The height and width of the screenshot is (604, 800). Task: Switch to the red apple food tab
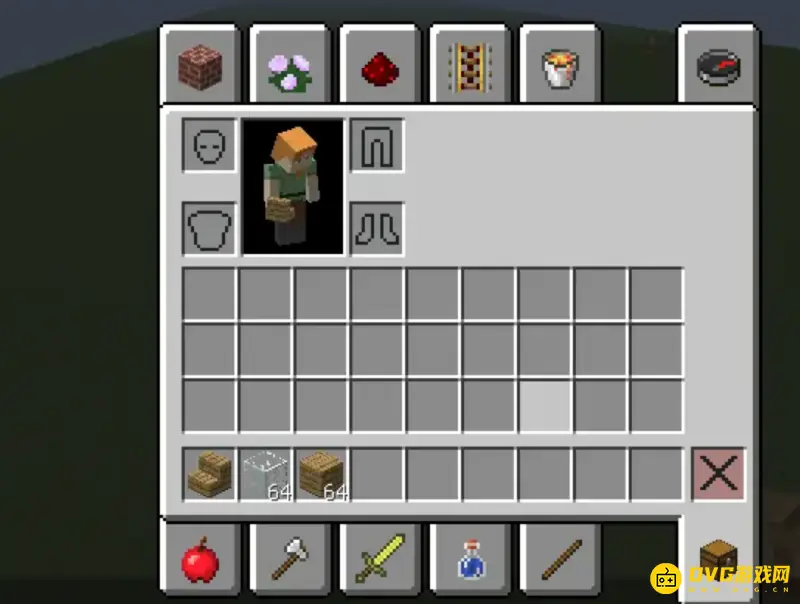click(x=200, y=558)
